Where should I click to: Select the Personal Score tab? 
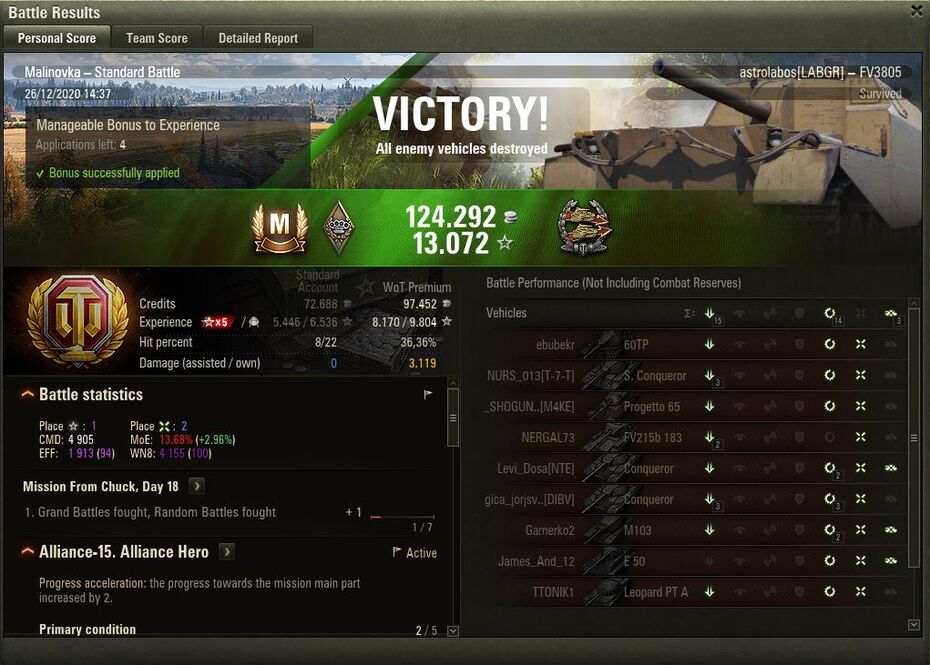[57, 38]
